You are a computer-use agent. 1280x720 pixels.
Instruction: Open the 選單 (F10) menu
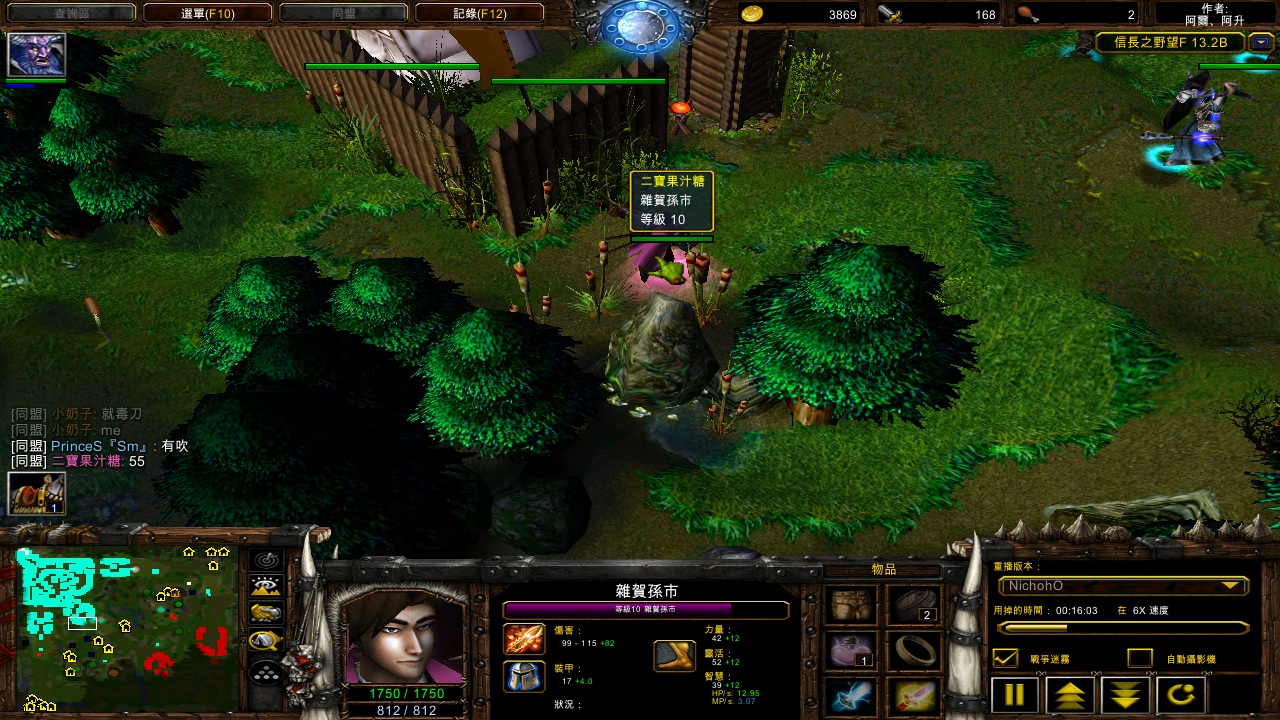click(x=207, y=13)
